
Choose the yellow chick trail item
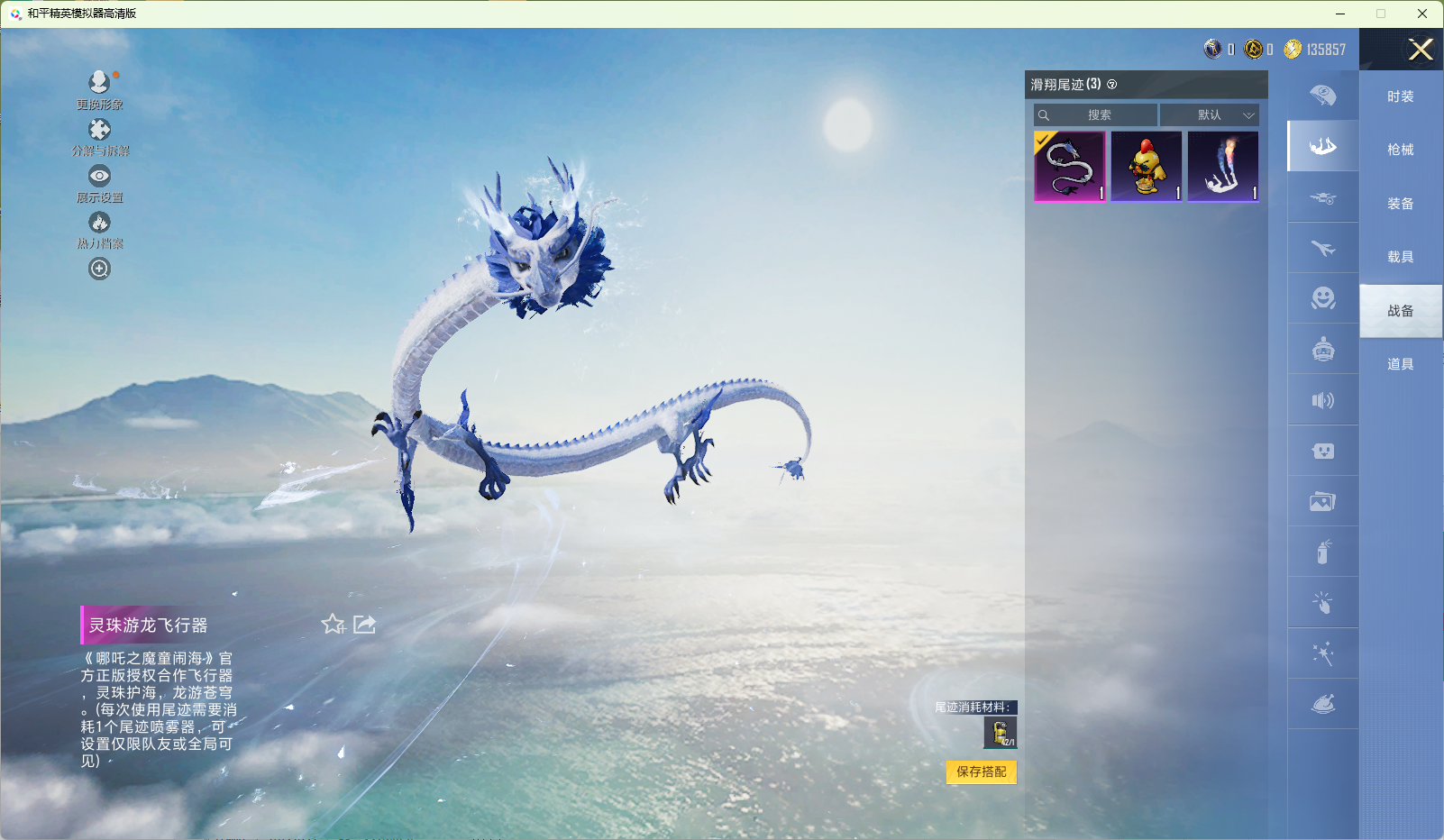tap(1146, 167)
